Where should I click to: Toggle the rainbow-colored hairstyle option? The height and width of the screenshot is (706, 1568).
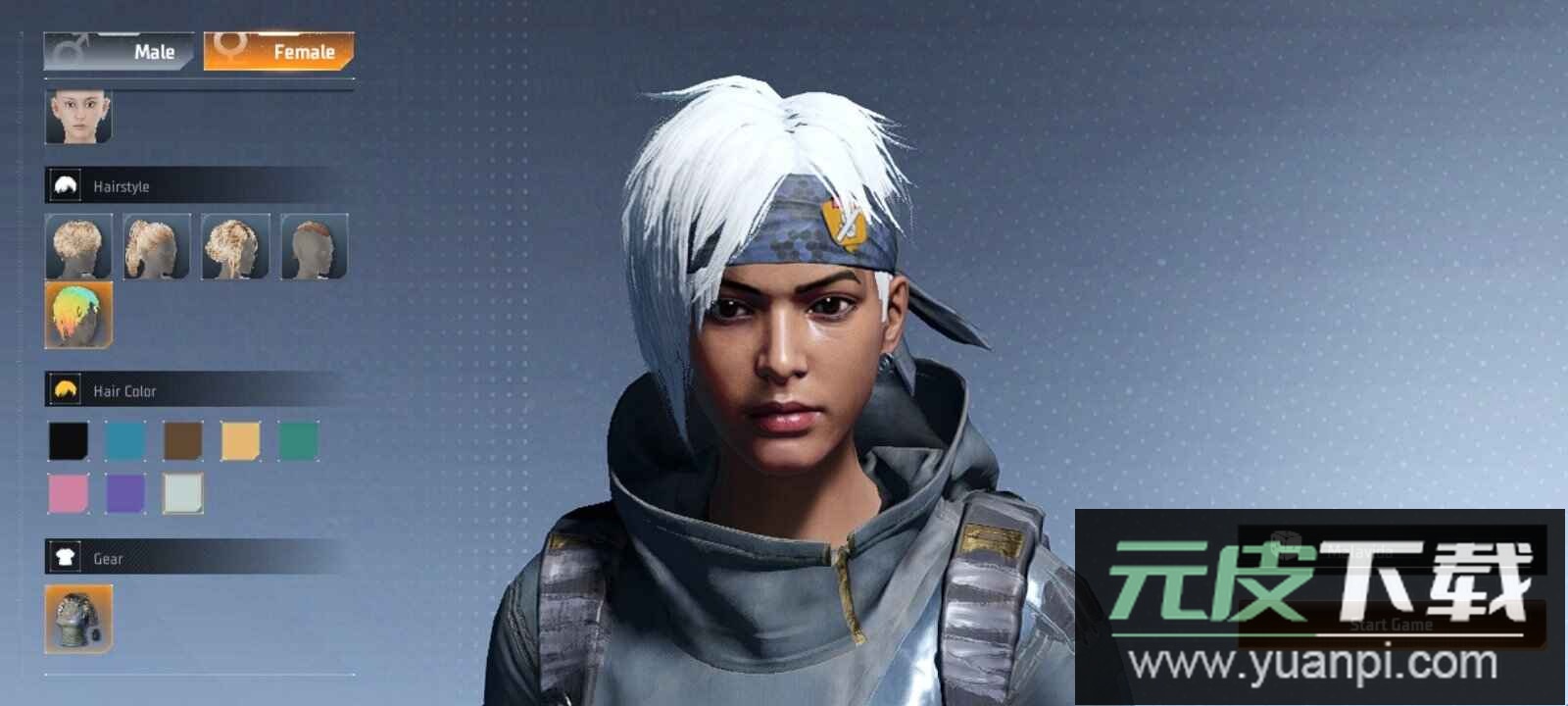tap(78, 314)
